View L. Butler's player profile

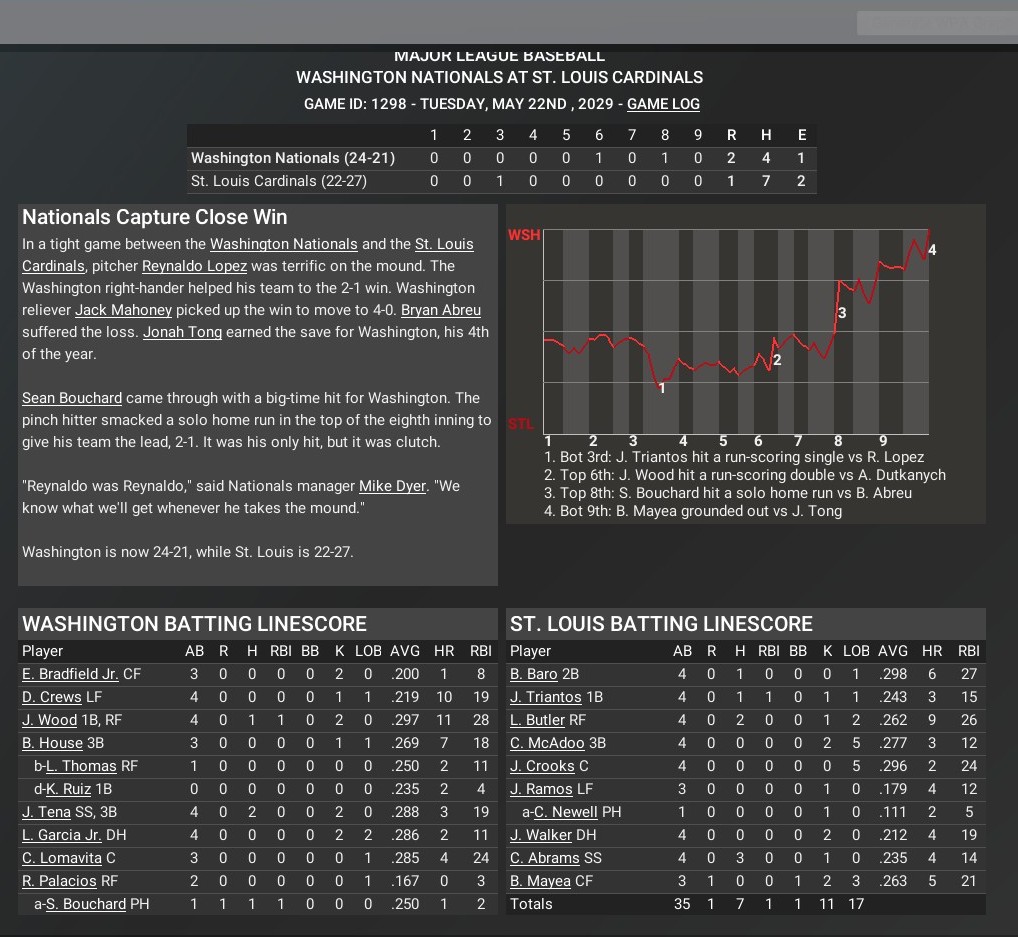click(x=538, y=720)
